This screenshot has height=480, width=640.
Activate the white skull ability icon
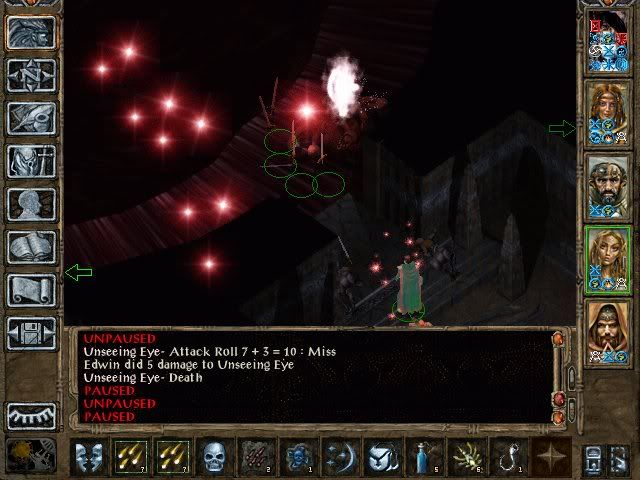tap(215, 457)
